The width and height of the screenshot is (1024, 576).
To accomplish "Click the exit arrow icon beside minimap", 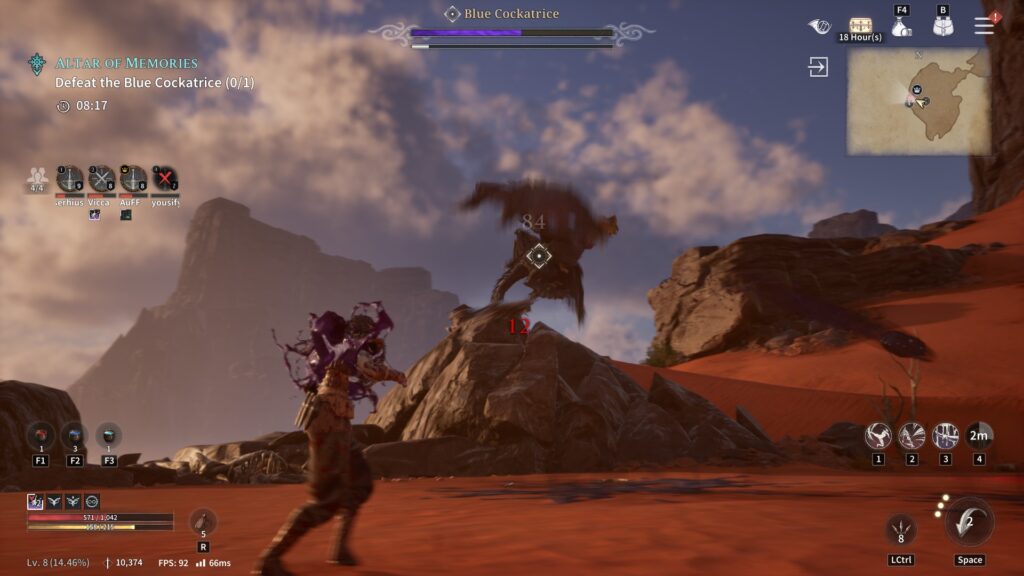I will point(819,67).
